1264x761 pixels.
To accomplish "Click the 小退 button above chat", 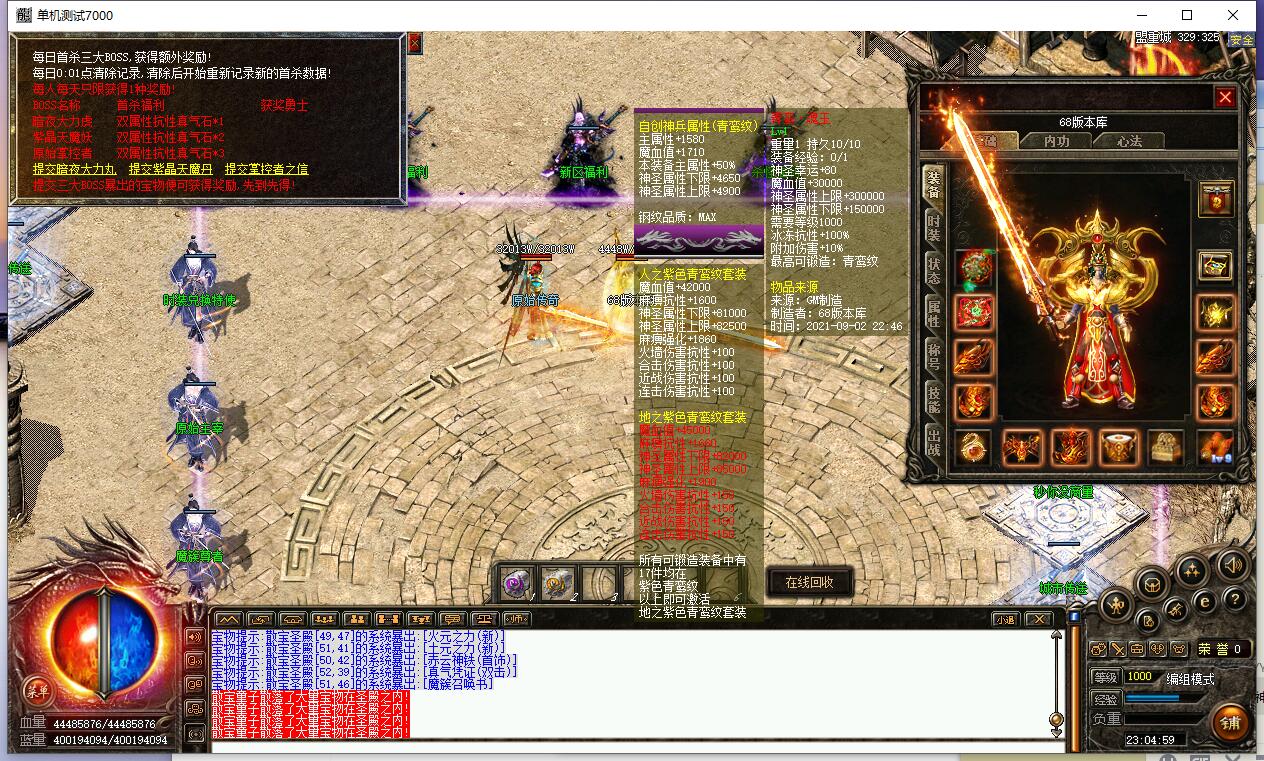I will coord(1005,619).
